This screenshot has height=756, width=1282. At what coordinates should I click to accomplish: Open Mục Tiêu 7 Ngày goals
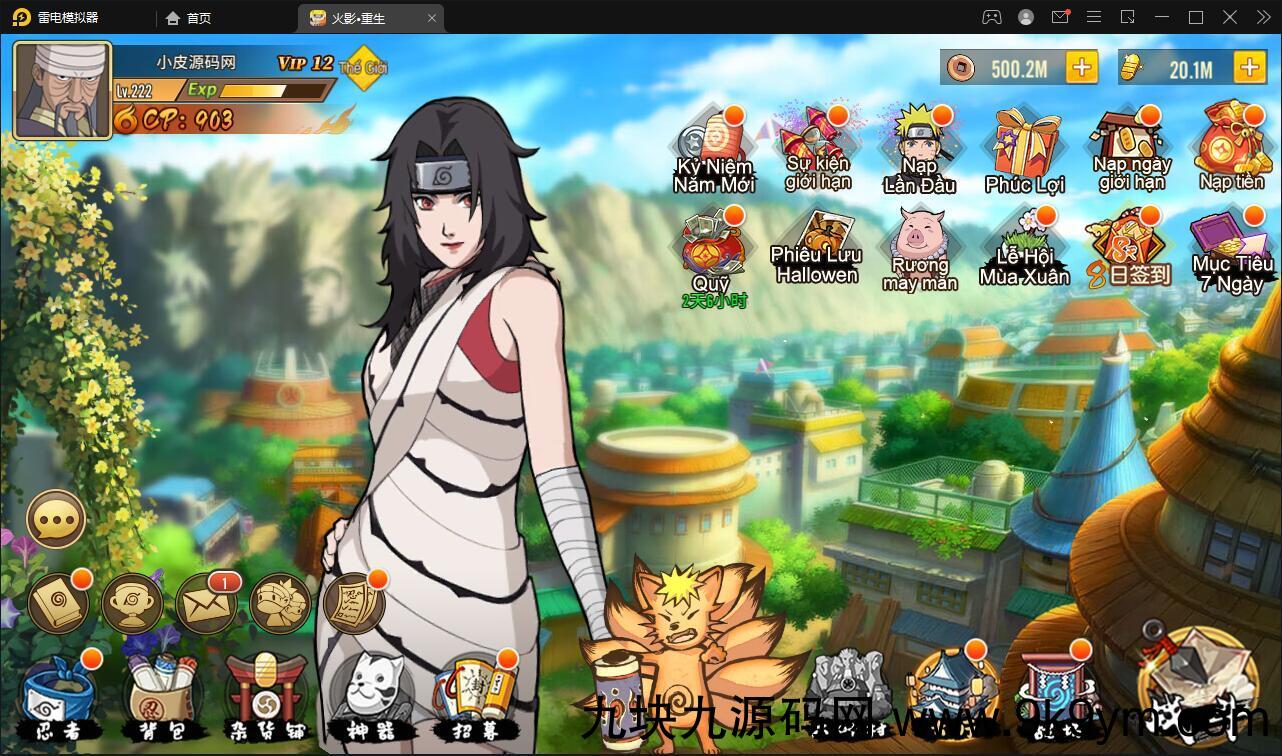click(x=1231, y=250)
